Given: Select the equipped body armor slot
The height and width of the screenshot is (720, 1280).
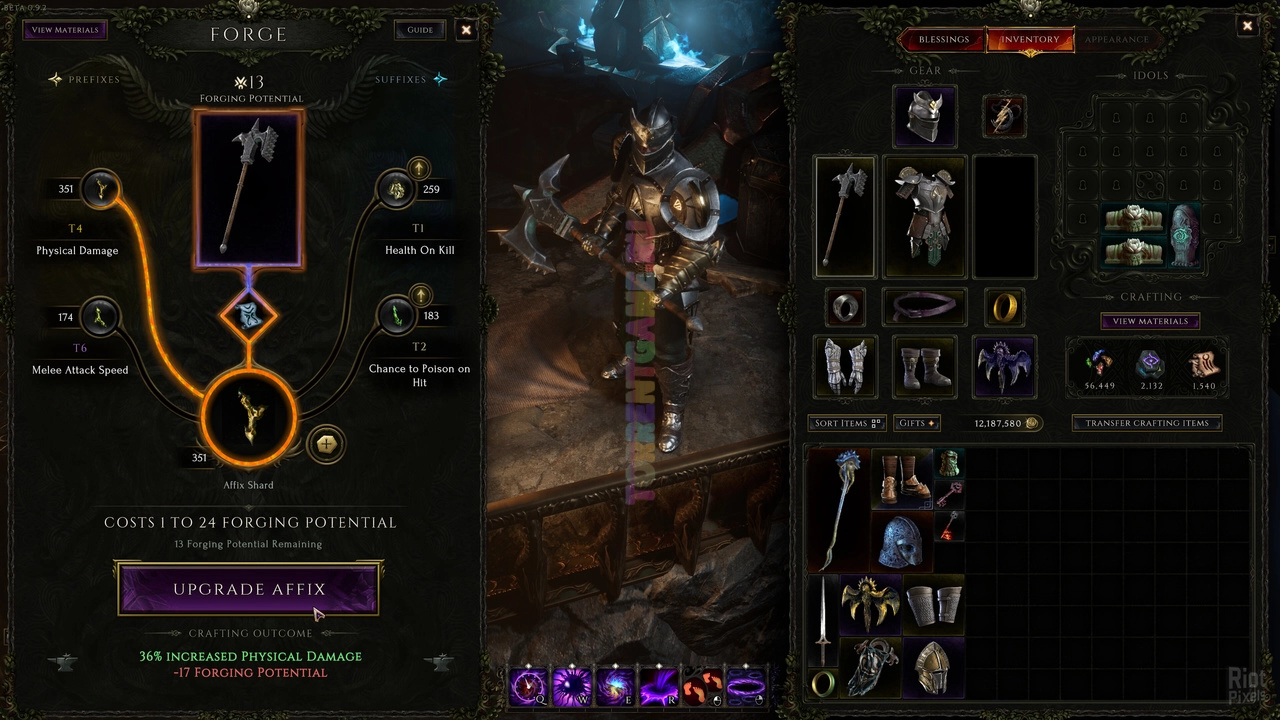Looking at the screenshot, I should click(x=924, y=215).
